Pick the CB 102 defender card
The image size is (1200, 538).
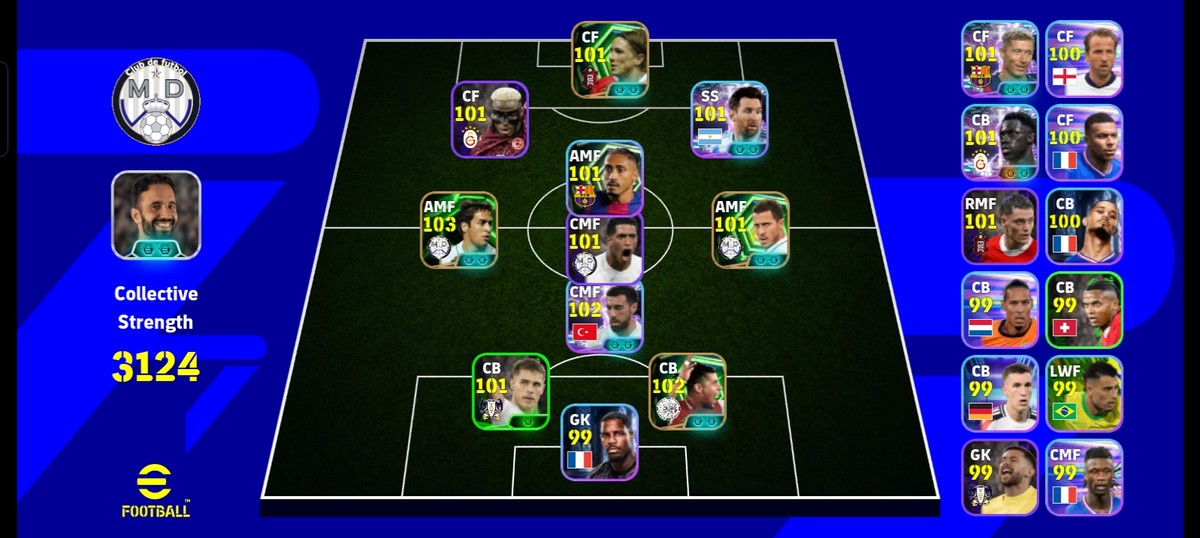(687, 391)
